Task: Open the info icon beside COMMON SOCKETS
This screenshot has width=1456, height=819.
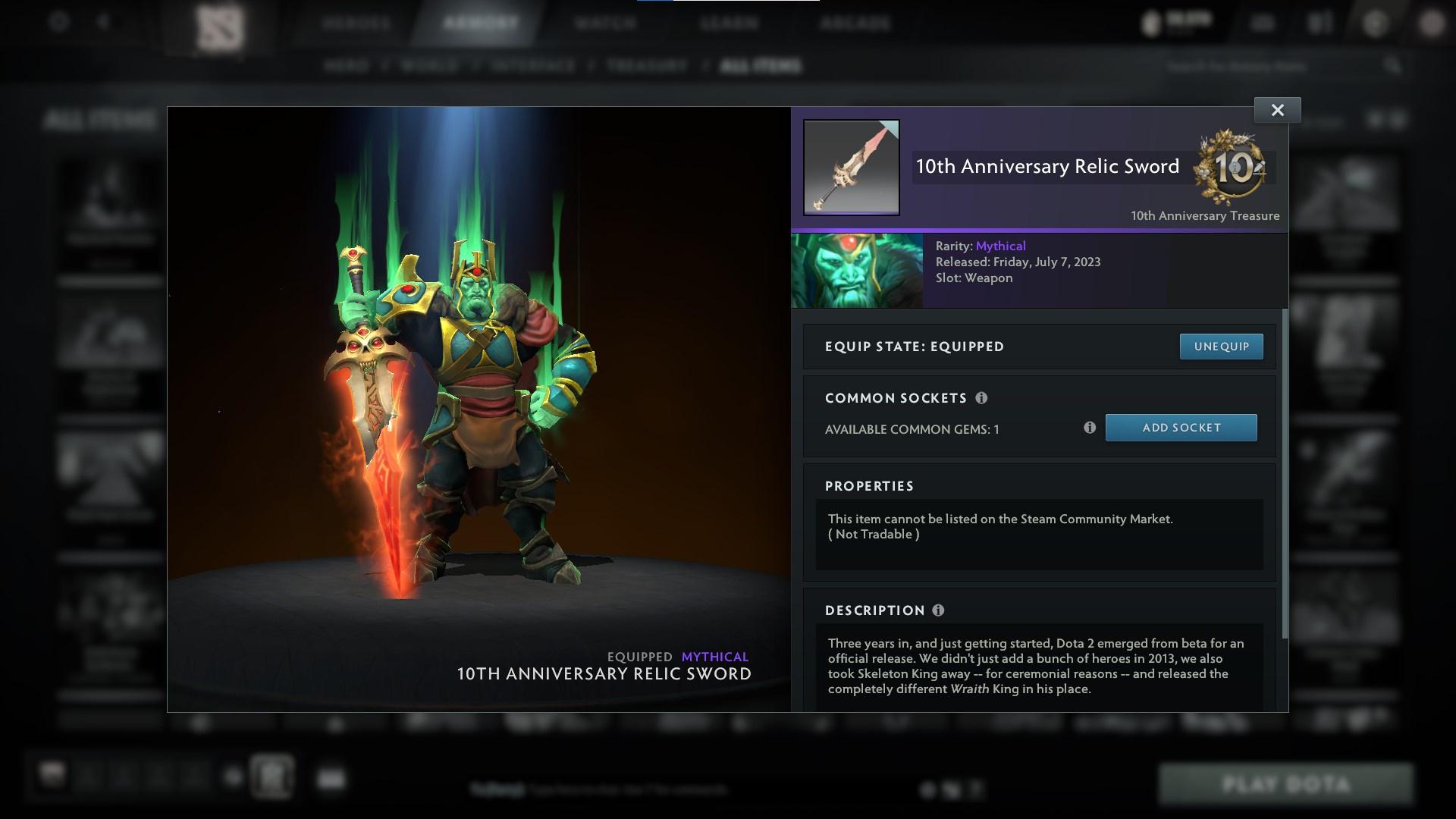Action: pyautogui.click(x=983, y=397)
